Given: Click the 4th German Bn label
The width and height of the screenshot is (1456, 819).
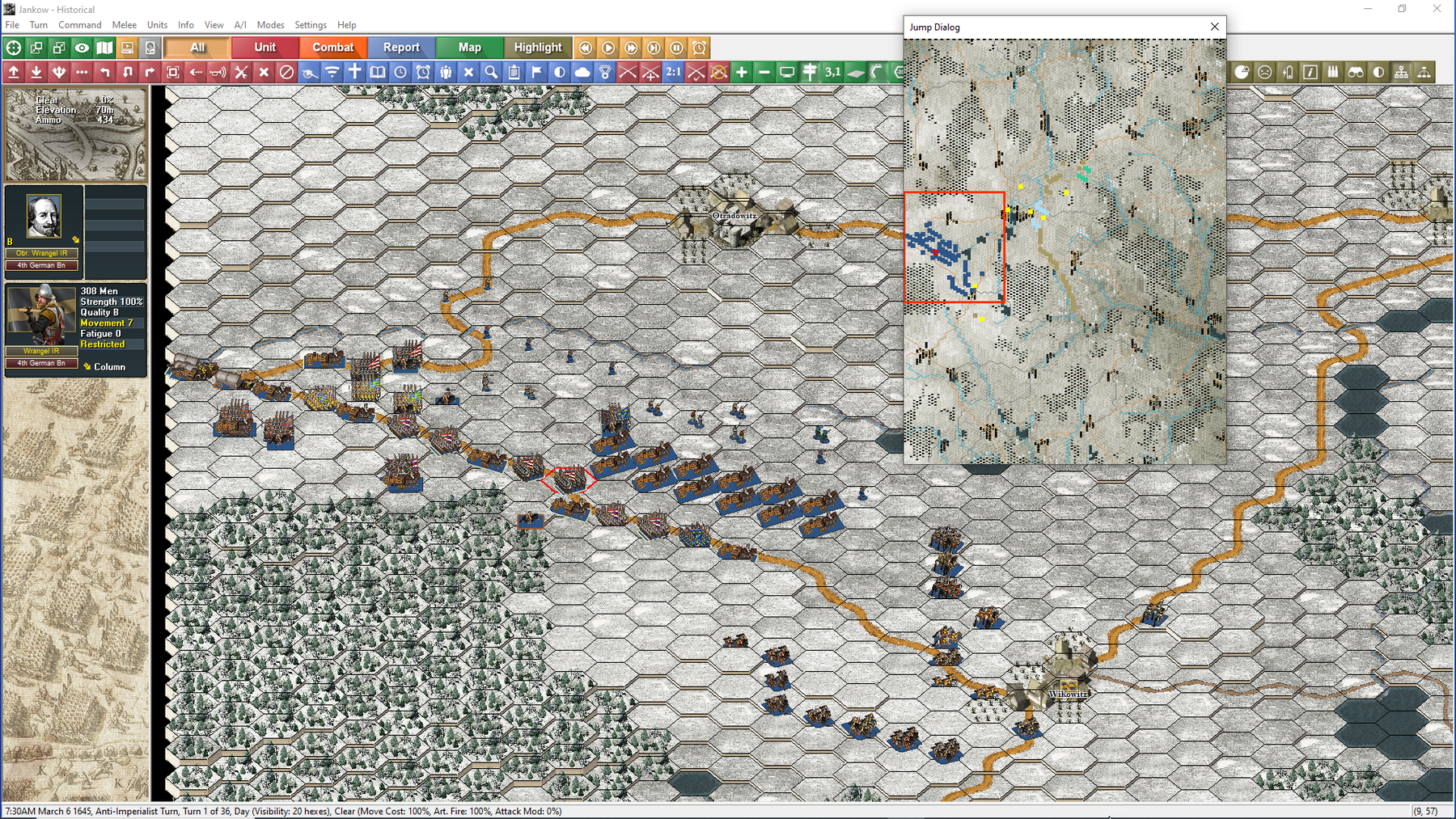Looking at the screenshot, I should (x=42, y=265).
